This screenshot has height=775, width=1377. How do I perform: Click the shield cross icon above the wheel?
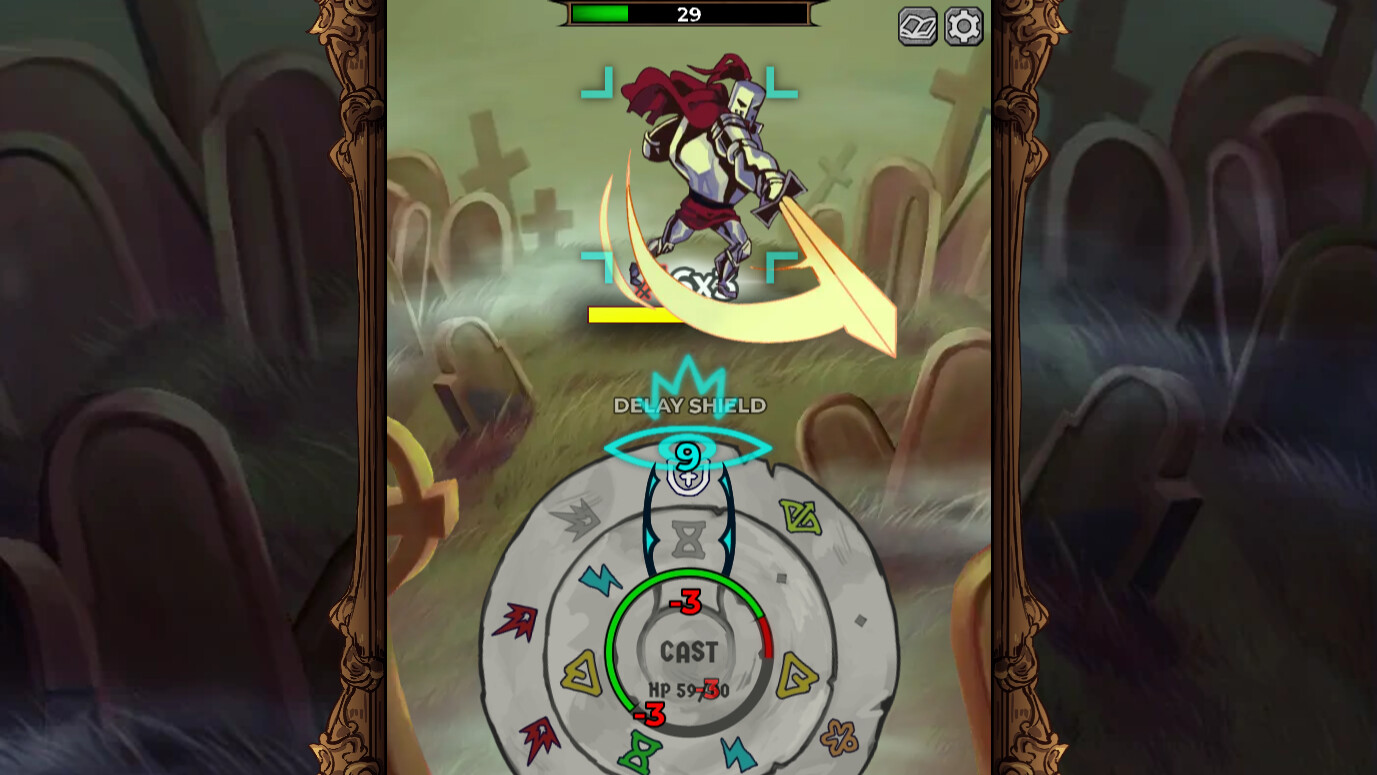pos(689,478)
